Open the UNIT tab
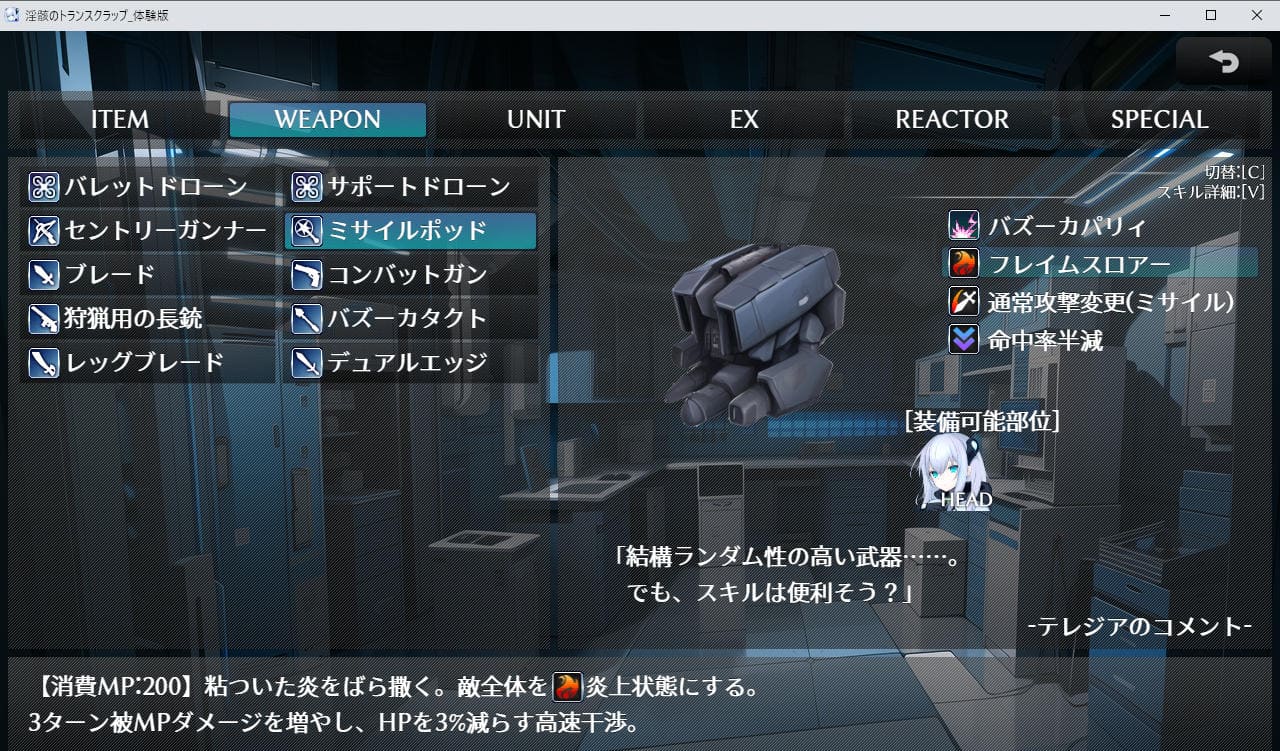 point(536,120)
